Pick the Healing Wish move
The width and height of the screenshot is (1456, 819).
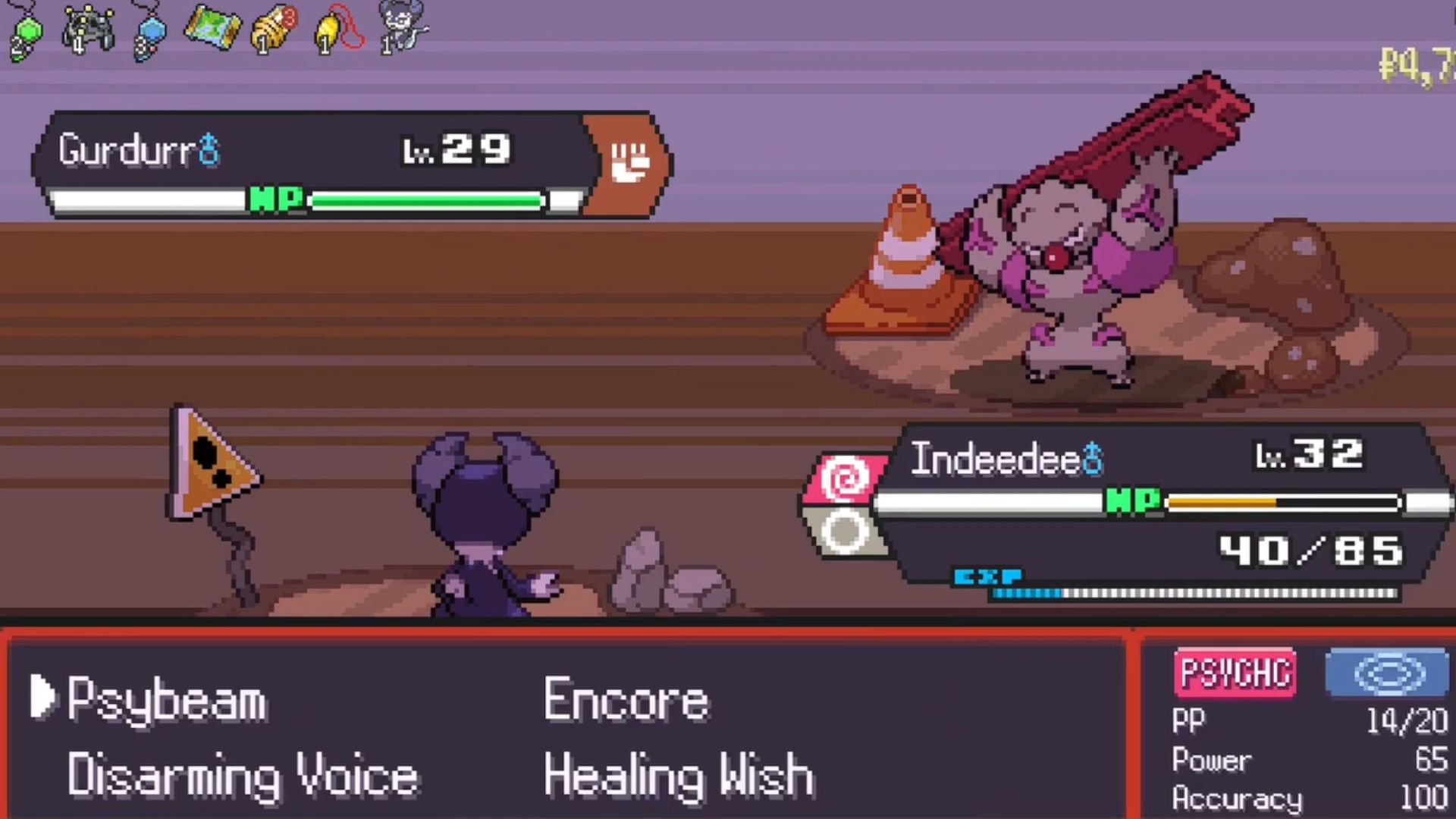coord(679,777)
